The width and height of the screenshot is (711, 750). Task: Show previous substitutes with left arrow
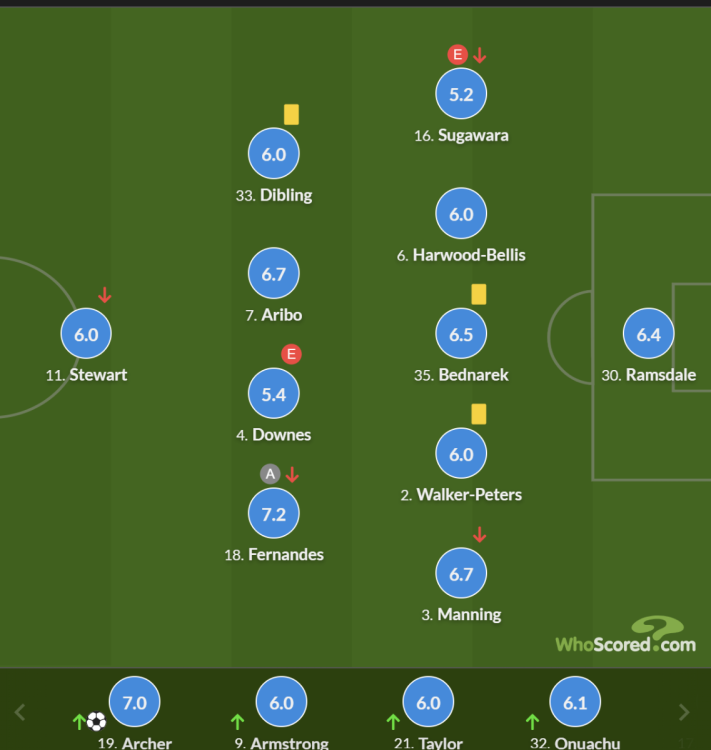coord(20,712)
